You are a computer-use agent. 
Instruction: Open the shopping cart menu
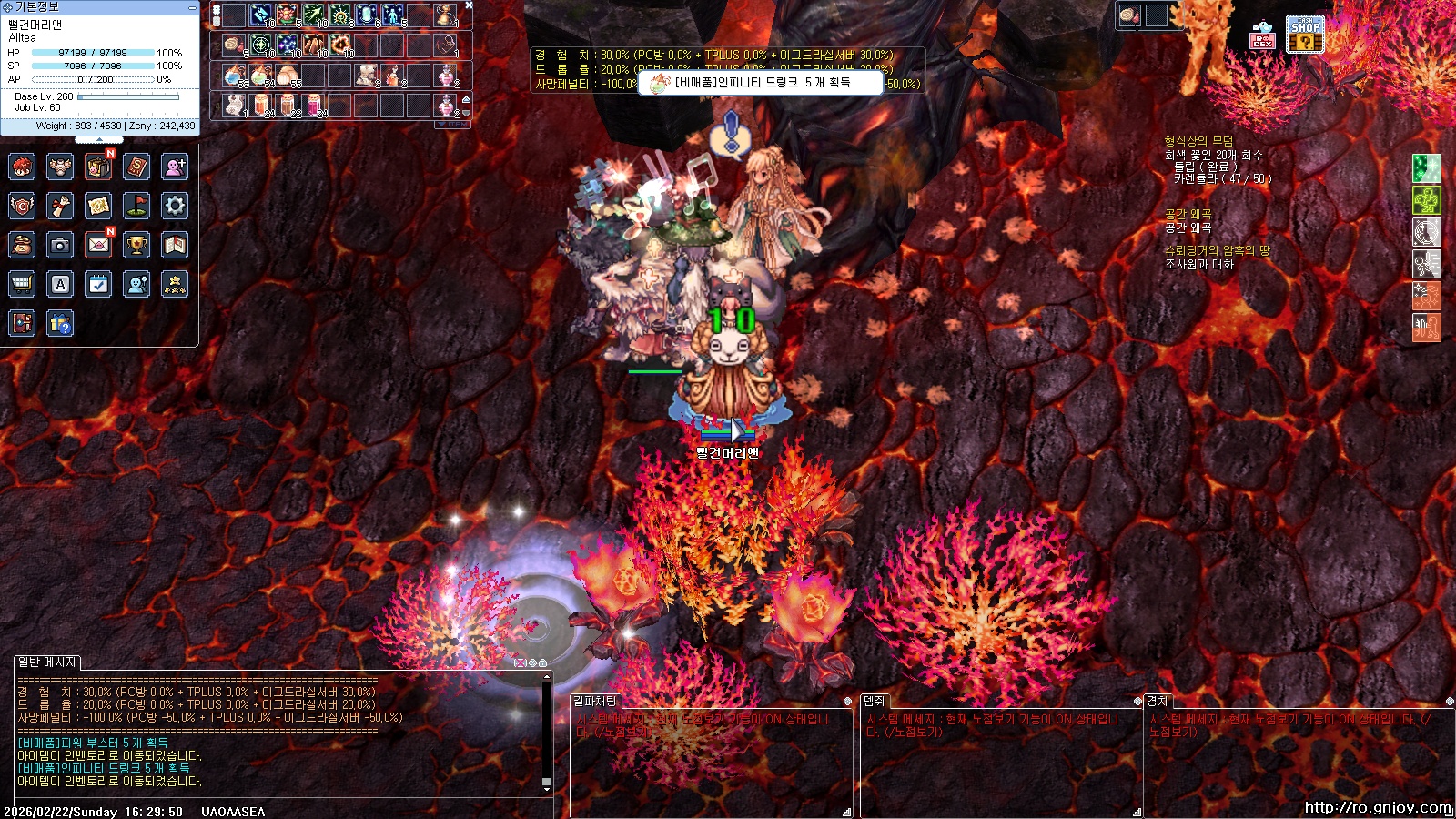point(22,284)
